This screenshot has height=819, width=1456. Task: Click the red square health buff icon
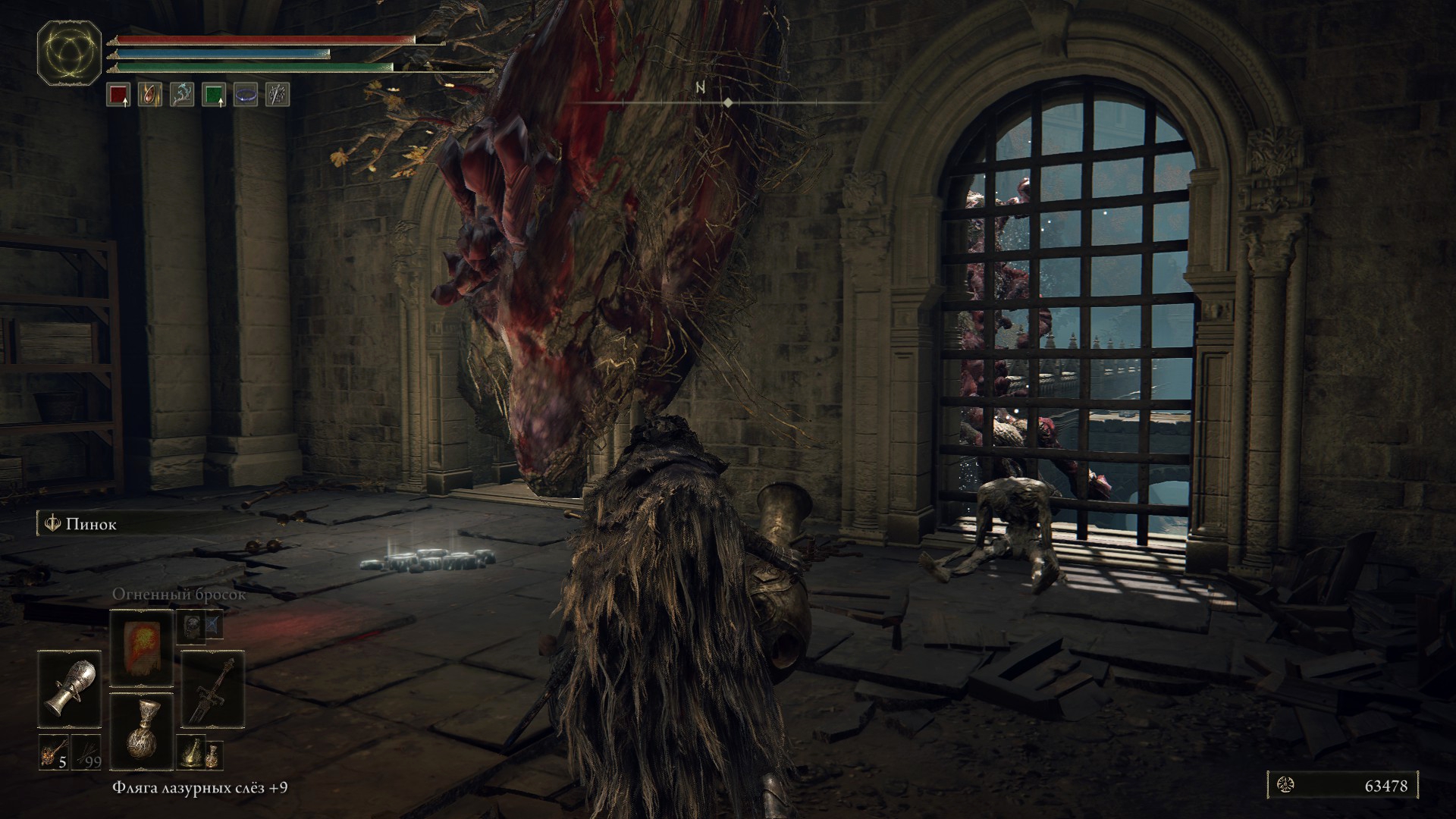118,95
